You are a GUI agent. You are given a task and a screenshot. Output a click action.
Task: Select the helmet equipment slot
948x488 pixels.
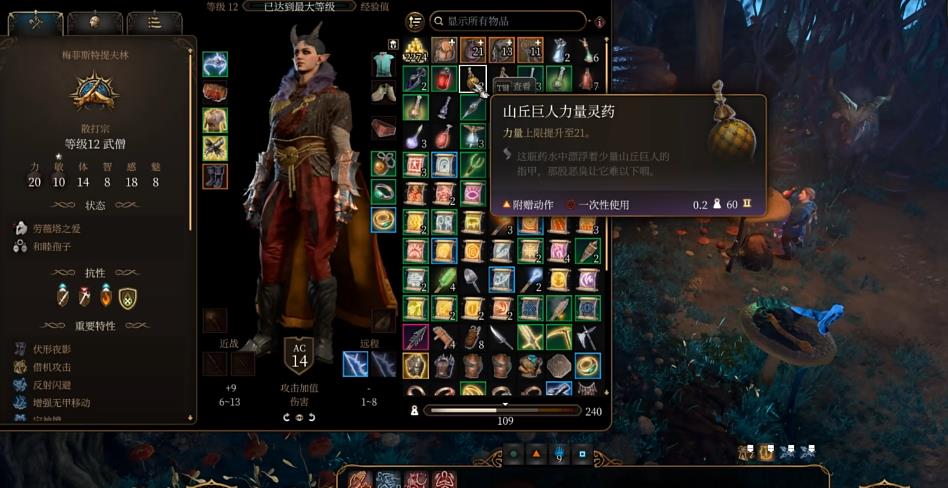215,65
